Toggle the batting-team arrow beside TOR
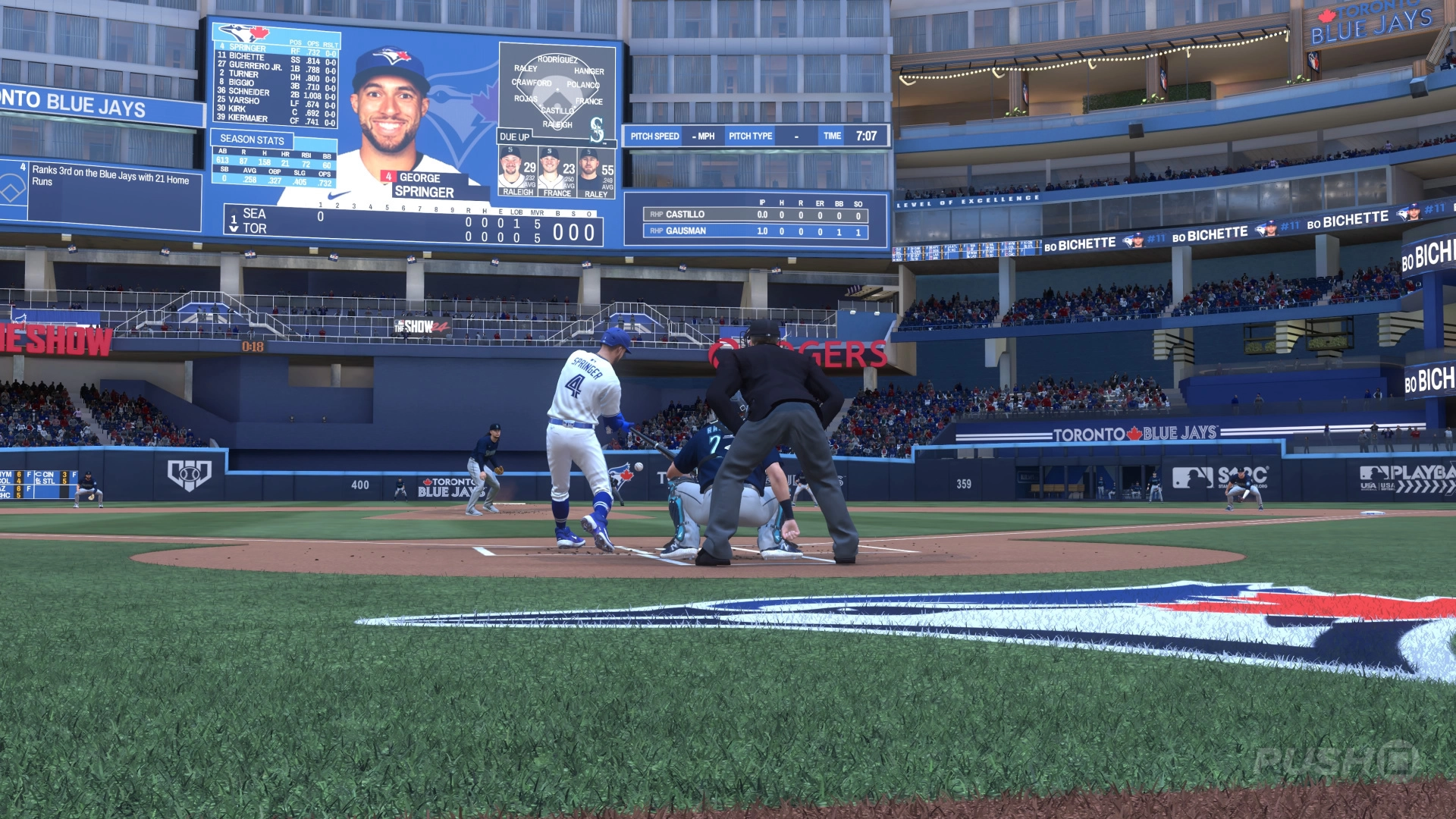 click(233, 228)
